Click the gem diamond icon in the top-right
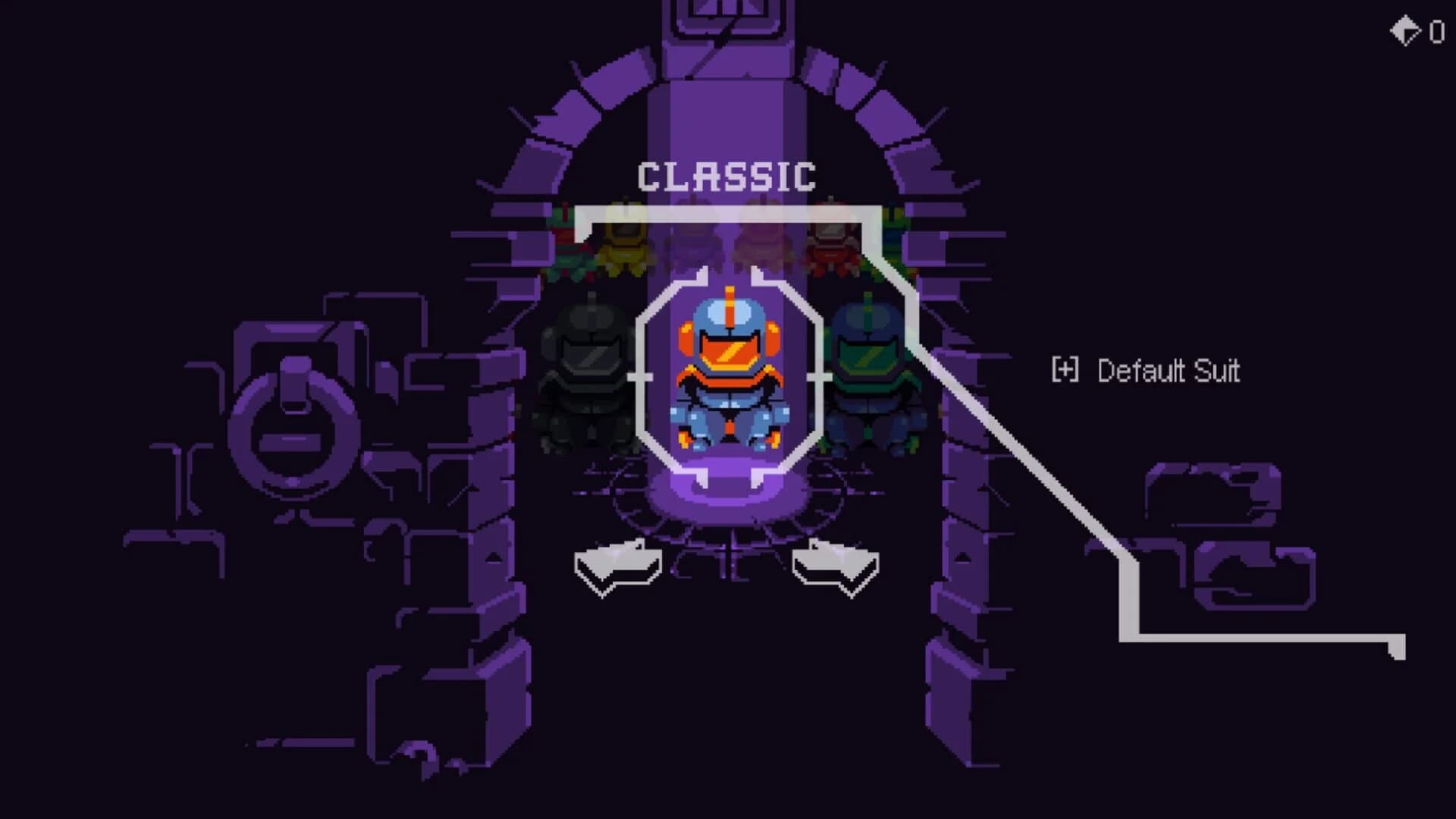1456x819 pixels. (x=1407, y=30)
